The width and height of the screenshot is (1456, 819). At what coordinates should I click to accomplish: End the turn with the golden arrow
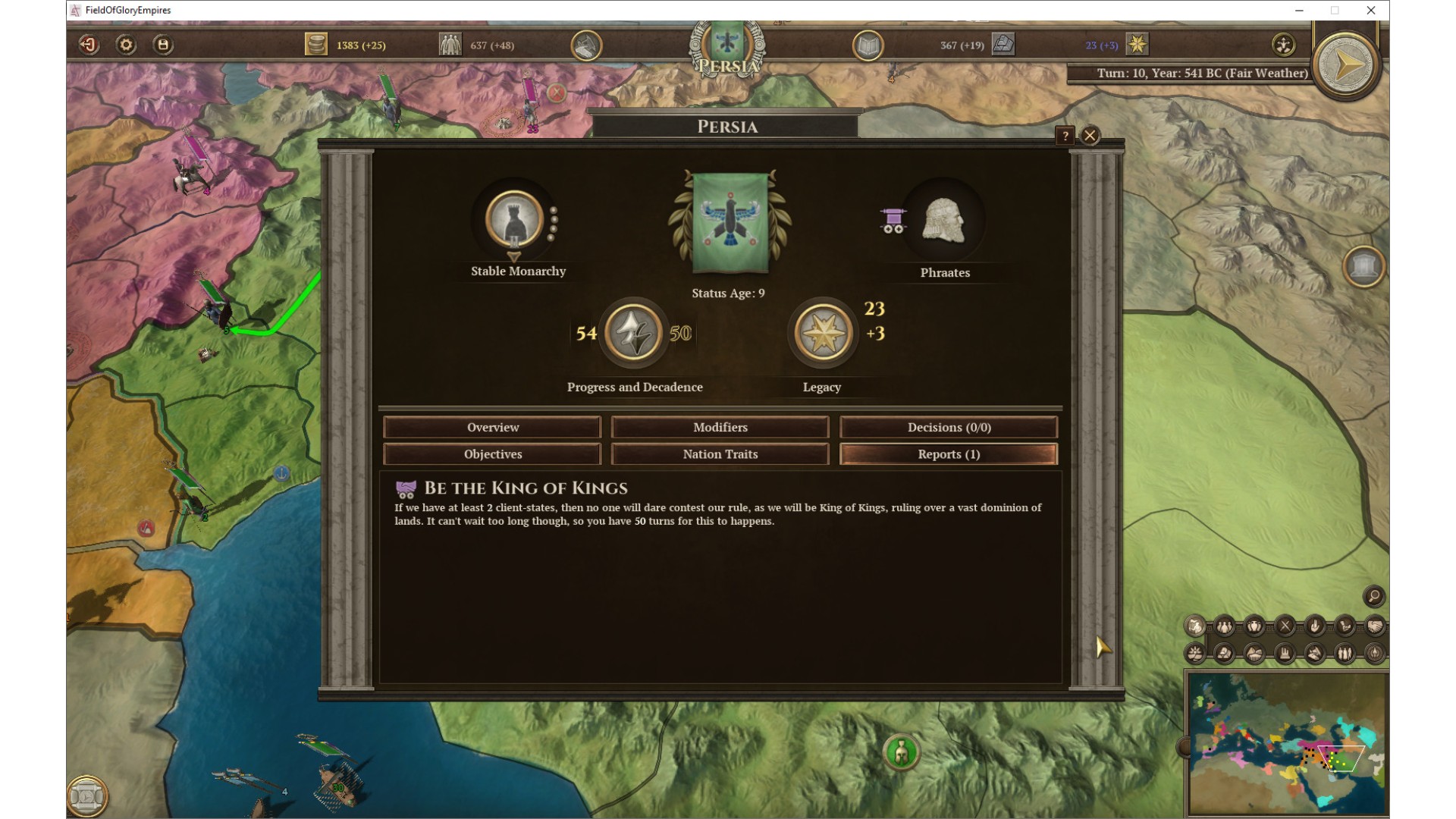(1347, 66)
